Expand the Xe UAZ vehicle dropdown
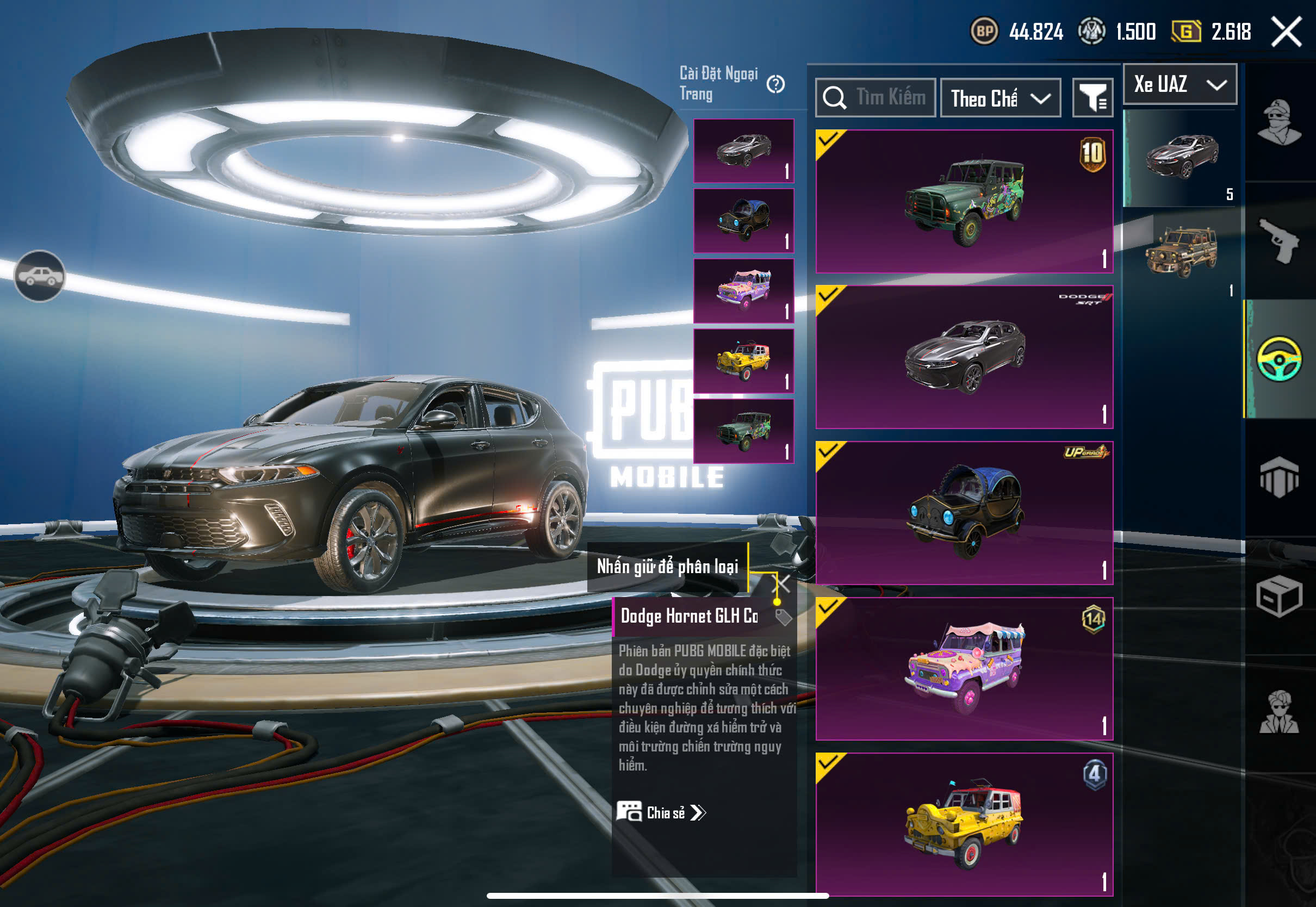1316x907 pixels. click(x=1180, y=85)
